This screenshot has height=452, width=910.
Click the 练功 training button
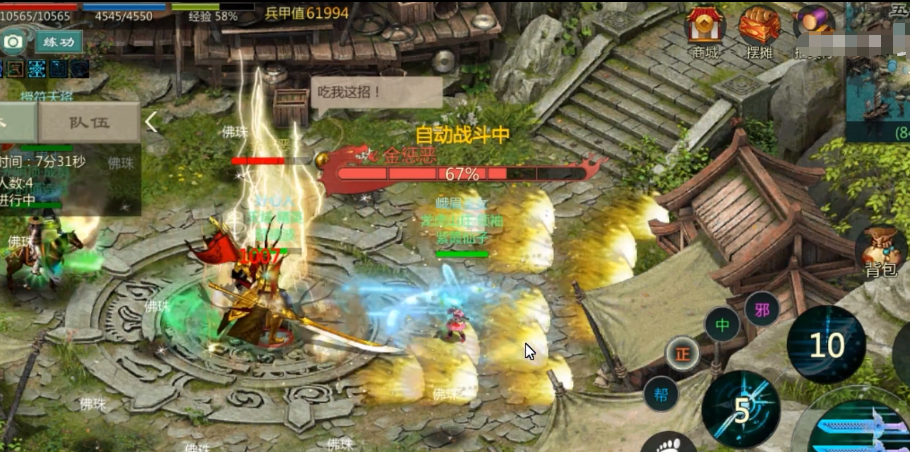pyautogui.click(x=59, y=42)
